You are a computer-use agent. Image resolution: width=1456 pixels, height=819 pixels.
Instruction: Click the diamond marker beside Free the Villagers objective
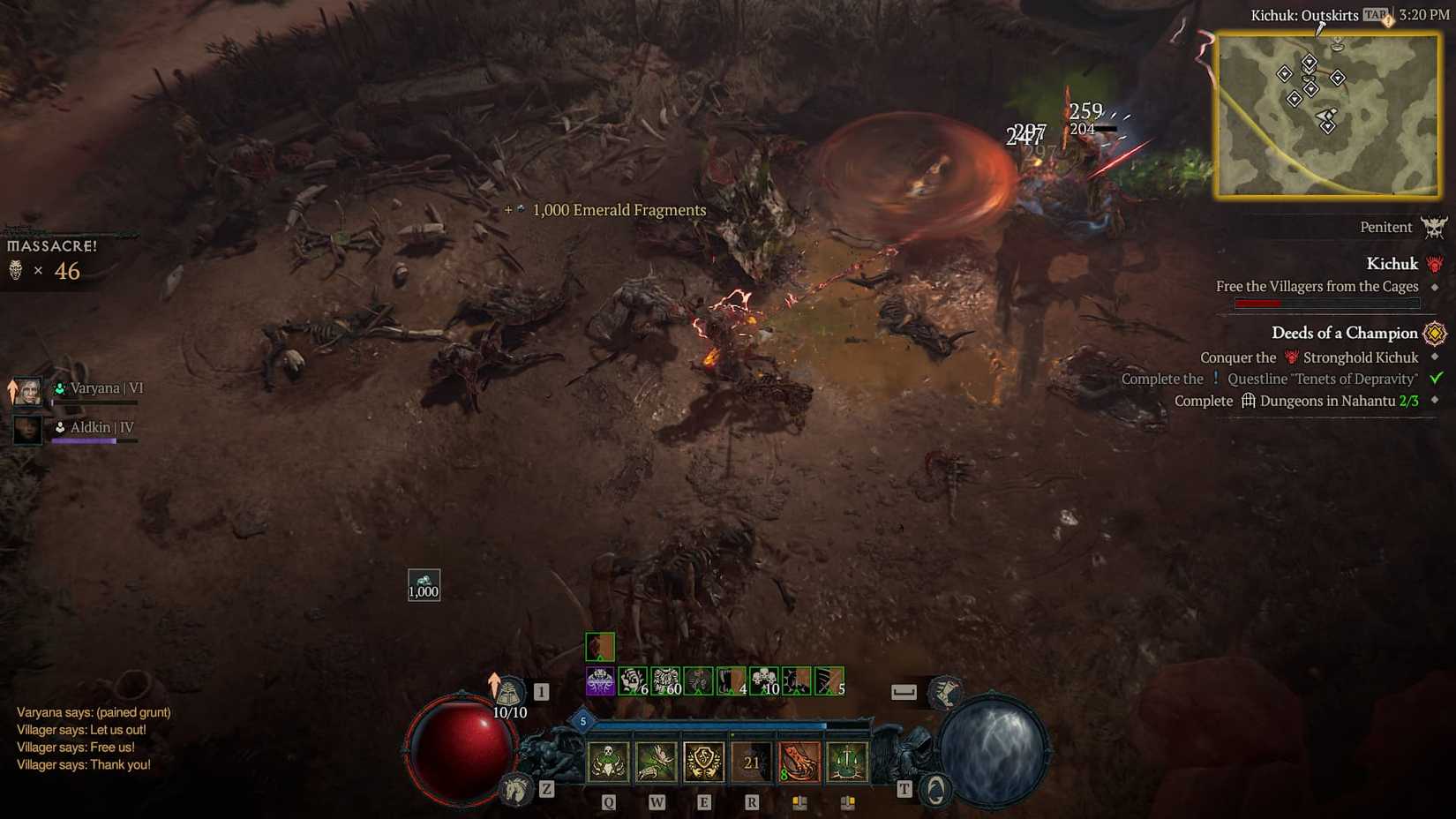click(1435, 287)
